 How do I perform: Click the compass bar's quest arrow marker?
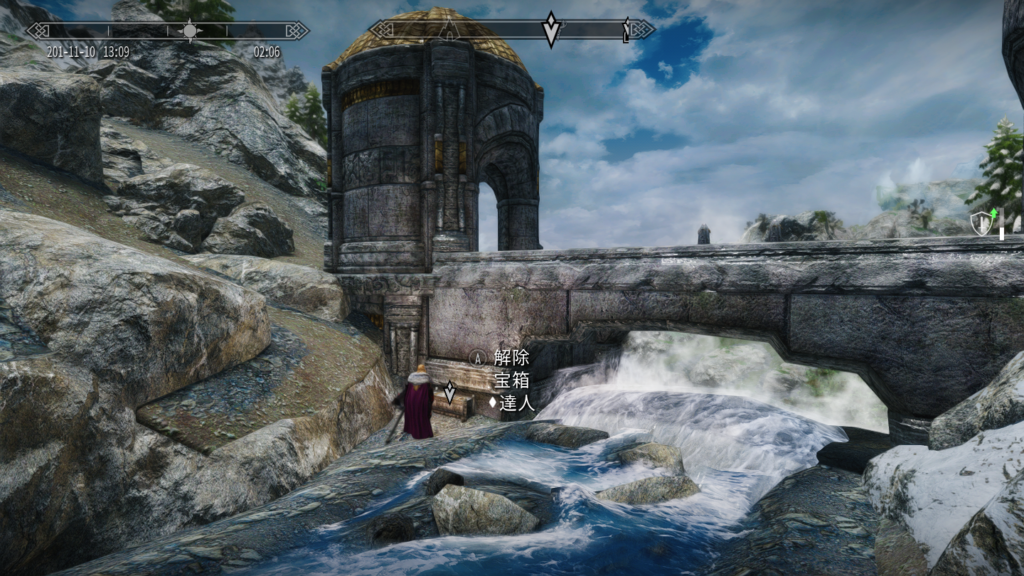coord(551,29)
